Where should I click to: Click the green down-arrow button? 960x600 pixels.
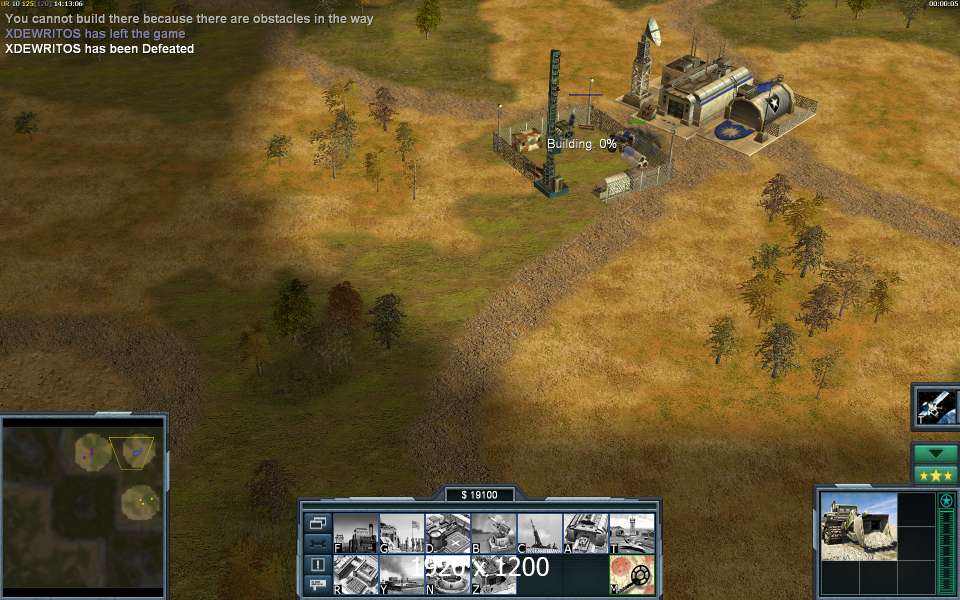(936, 453)
